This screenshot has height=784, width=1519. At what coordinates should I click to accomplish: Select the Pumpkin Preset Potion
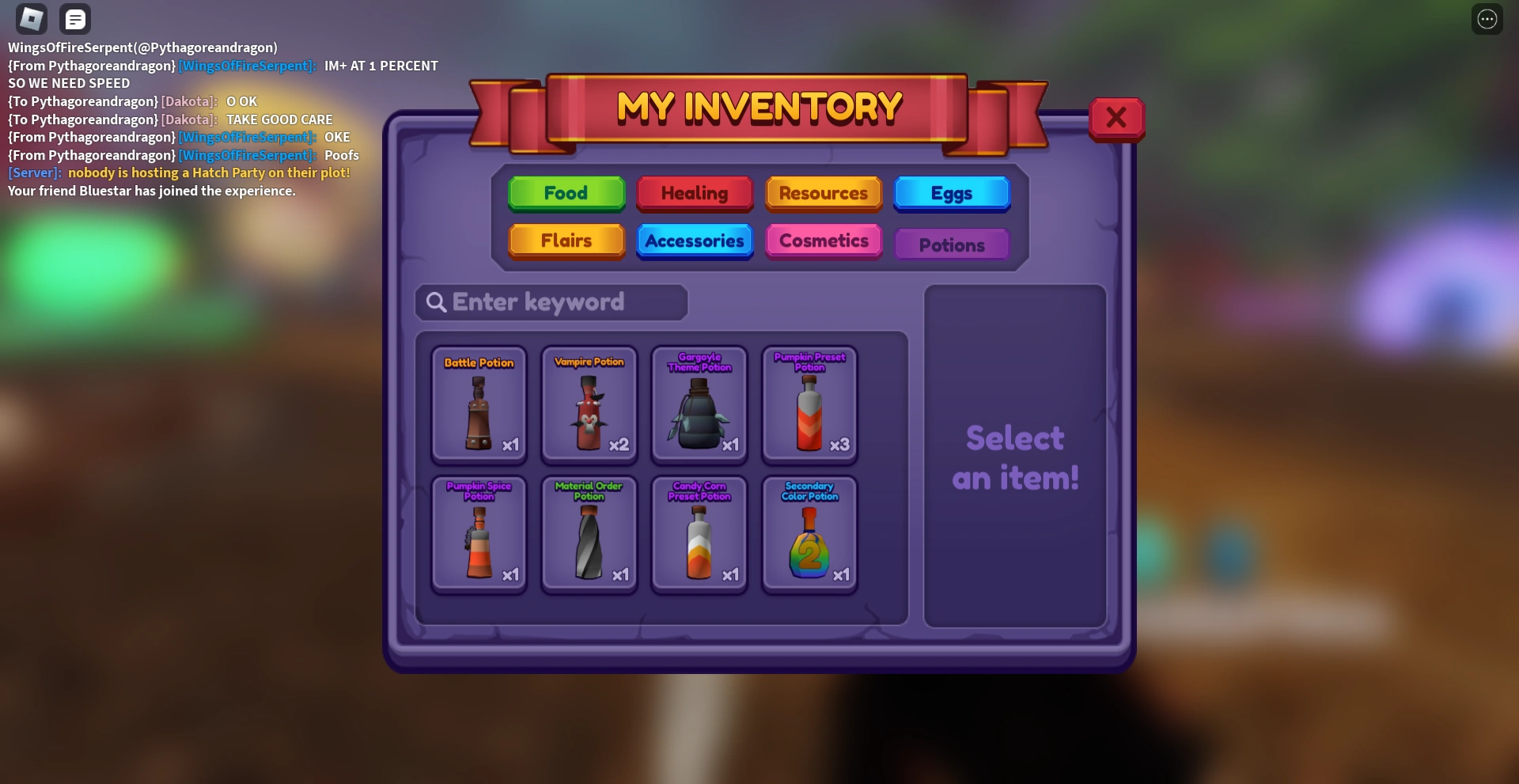coord(809,404)
